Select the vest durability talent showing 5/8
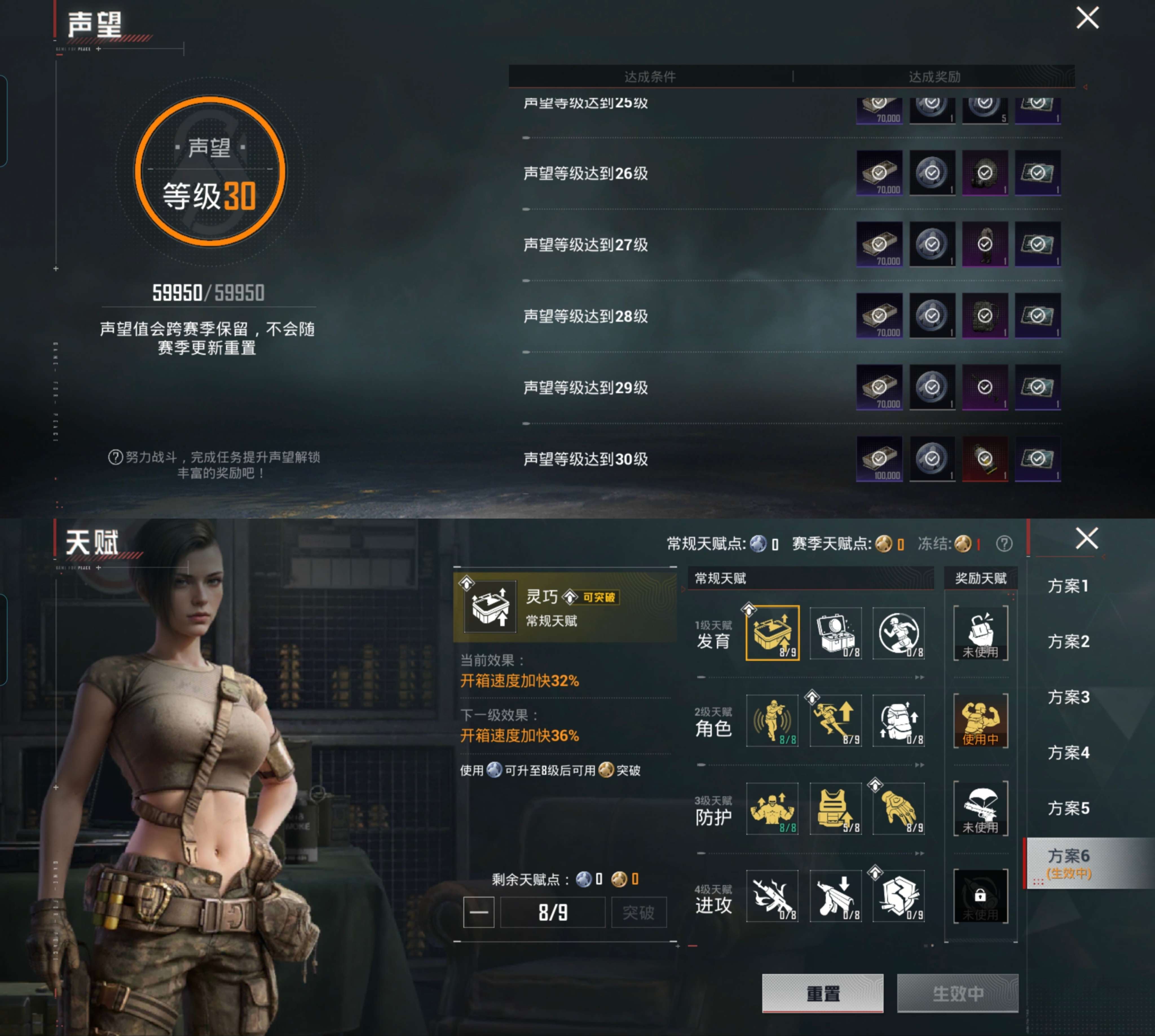 pyautogui.click(x=836, y=809)
